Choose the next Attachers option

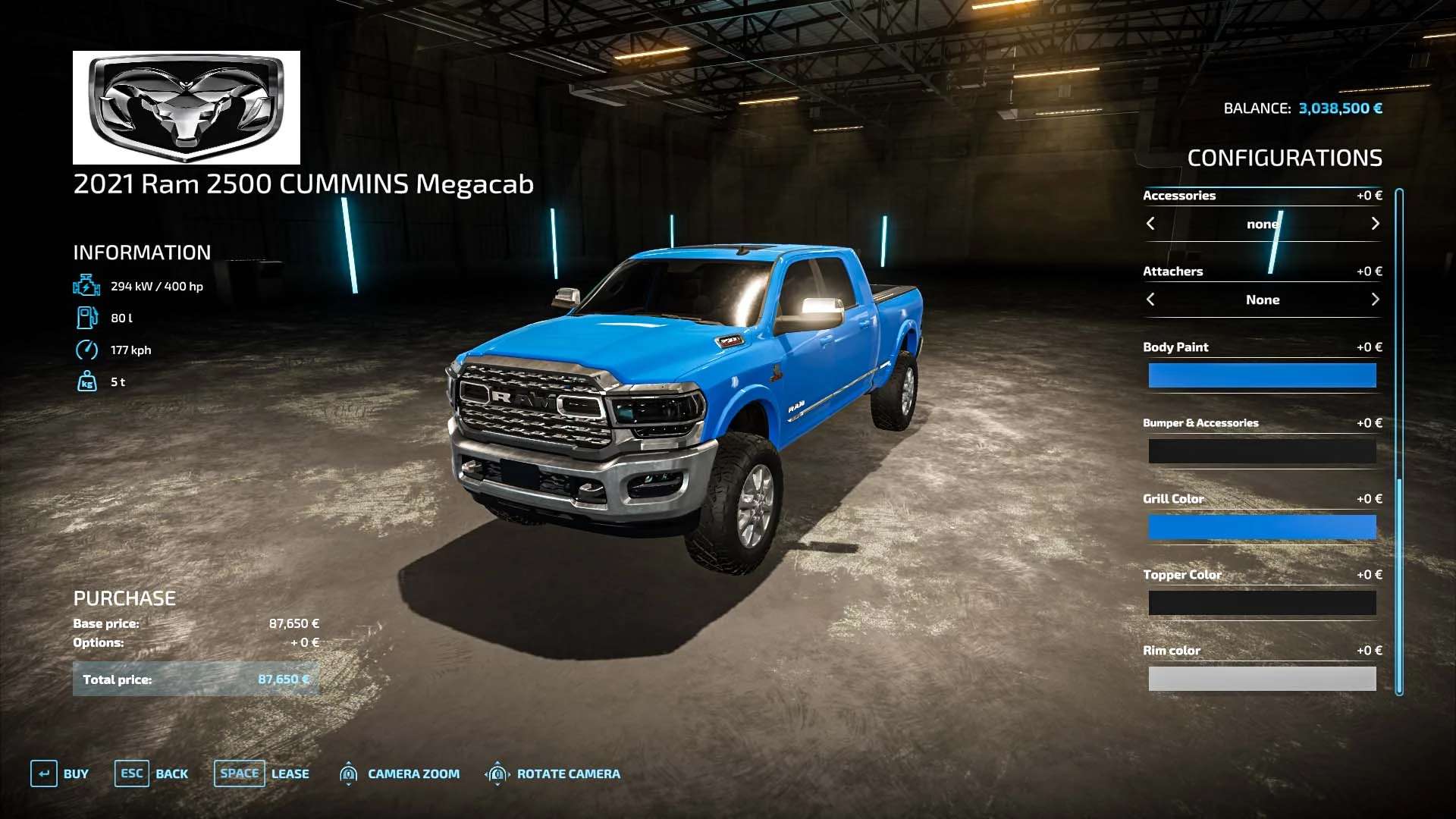1375,300
